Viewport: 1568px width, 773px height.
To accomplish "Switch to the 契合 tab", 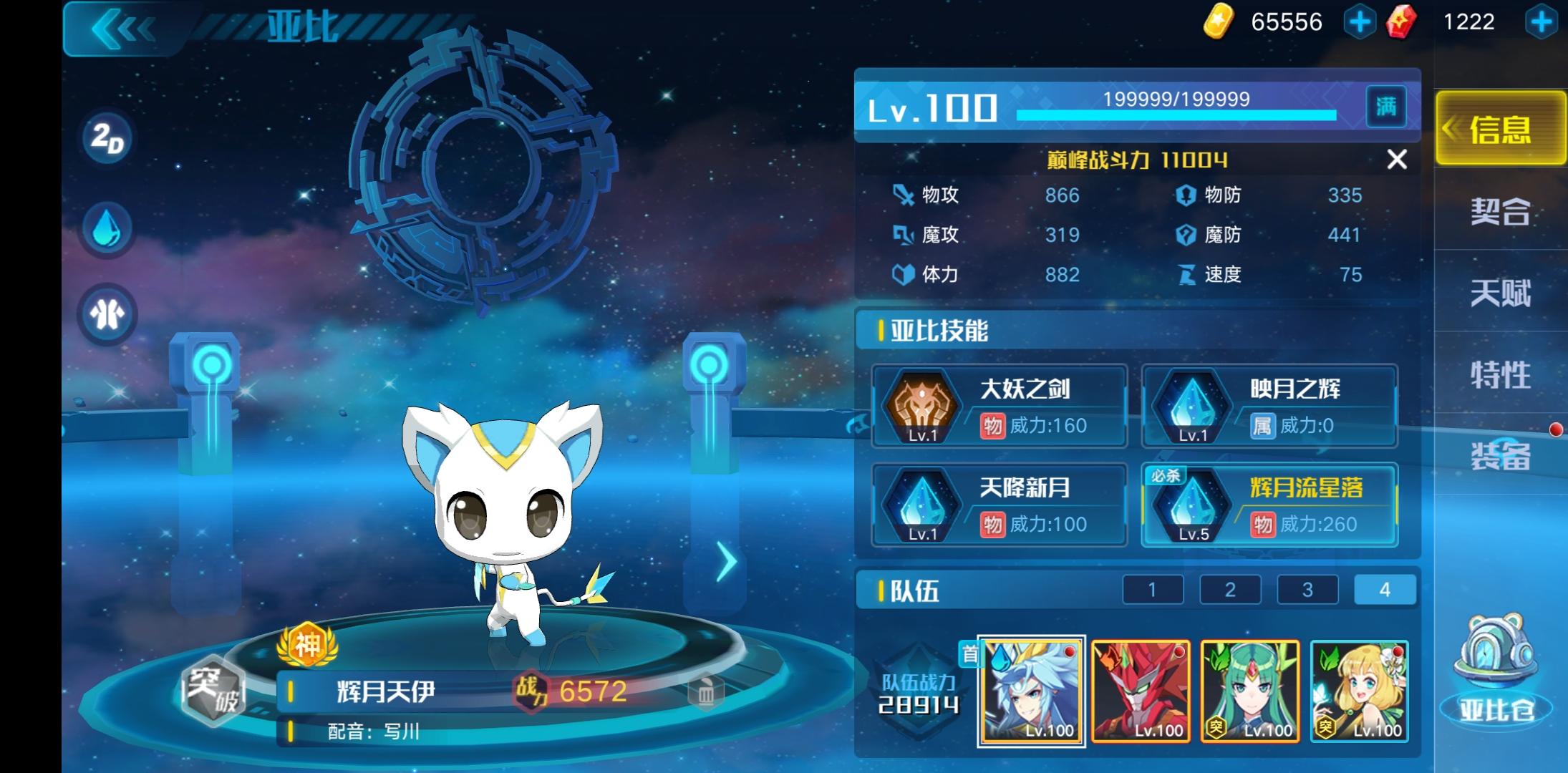I will pos(1499,210).
